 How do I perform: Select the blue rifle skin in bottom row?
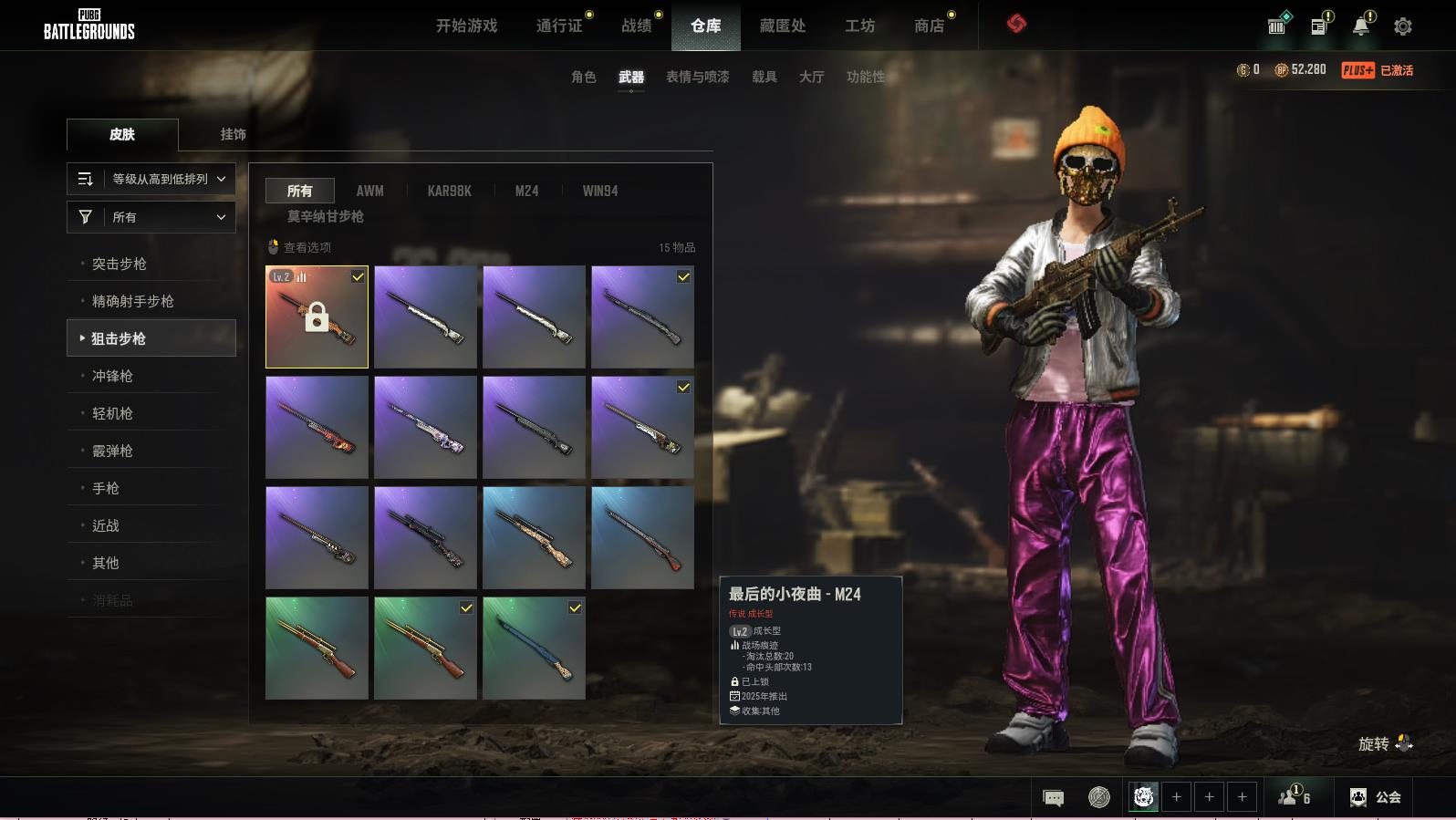pos(534,648)
